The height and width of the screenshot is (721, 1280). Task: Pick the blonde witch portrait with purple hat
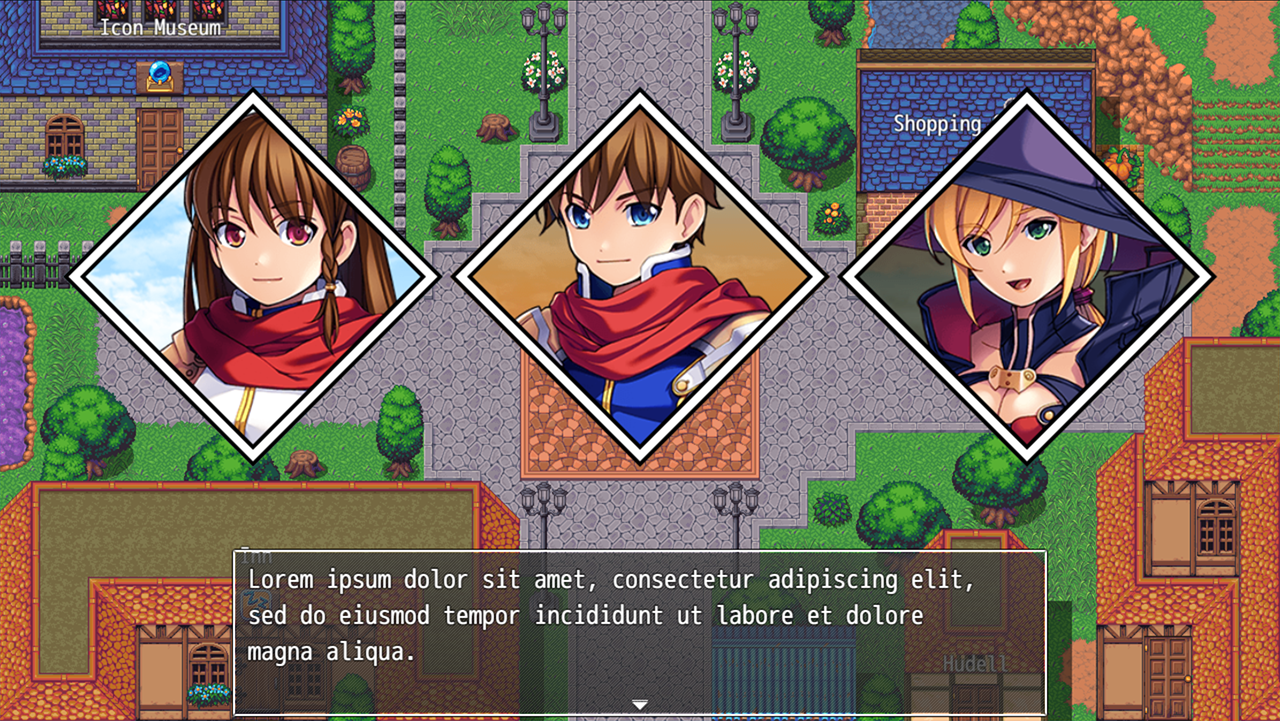pos(1027,277)
